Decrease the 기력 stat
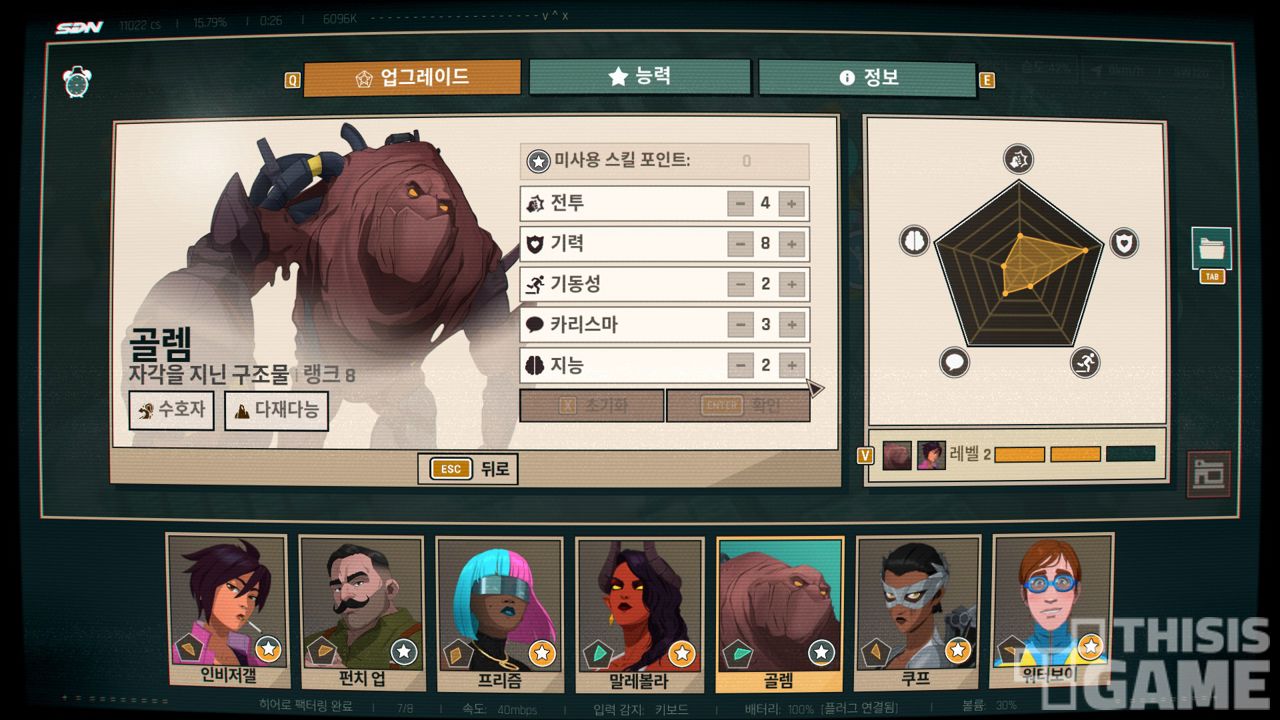Screen dimensions: 1280x720 pos(740,244)
